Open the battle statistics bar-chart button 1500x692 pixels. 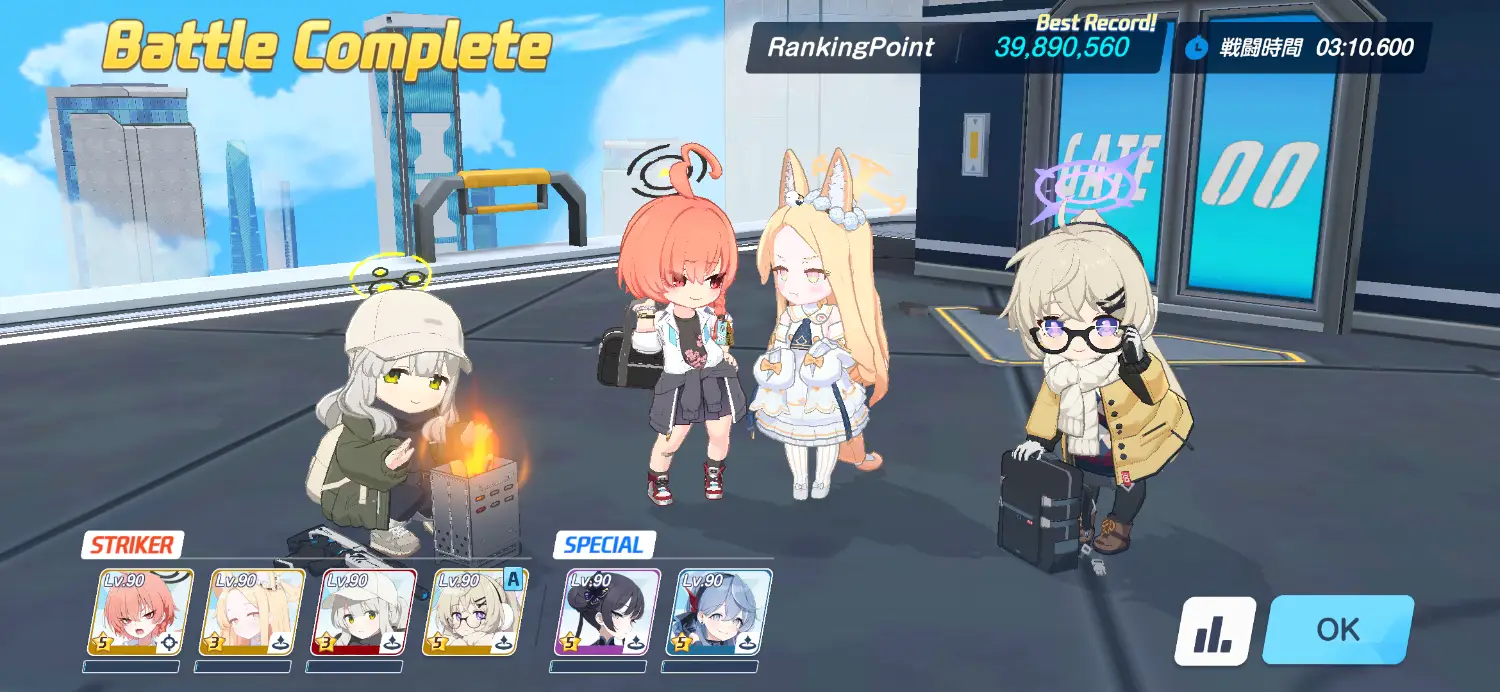point(1214,631)
